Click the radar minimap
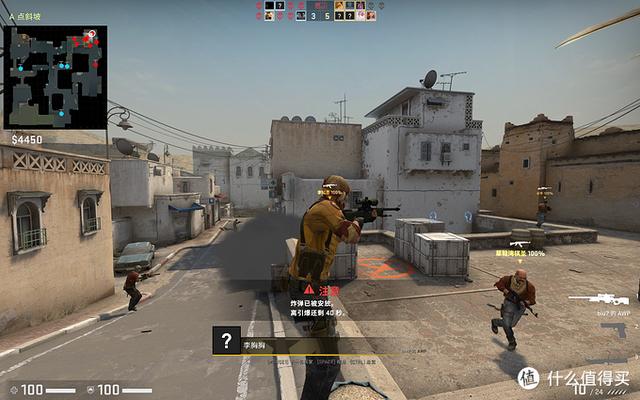Image resolution: width=640 pixels, height=400 pixels. click(x=55, y=77)
